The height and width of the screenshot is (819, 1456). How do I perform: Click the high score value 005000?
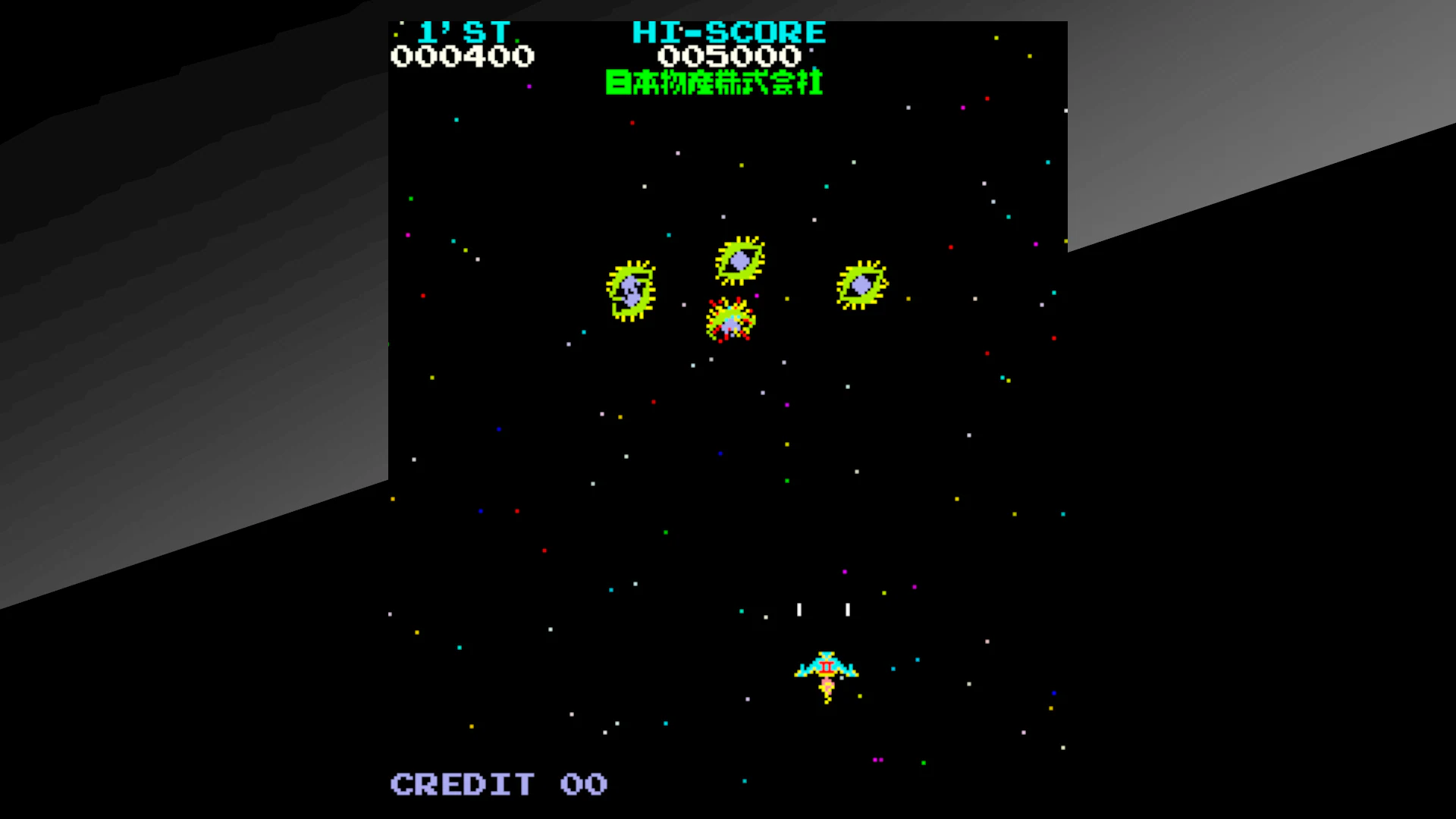(730, 55)
